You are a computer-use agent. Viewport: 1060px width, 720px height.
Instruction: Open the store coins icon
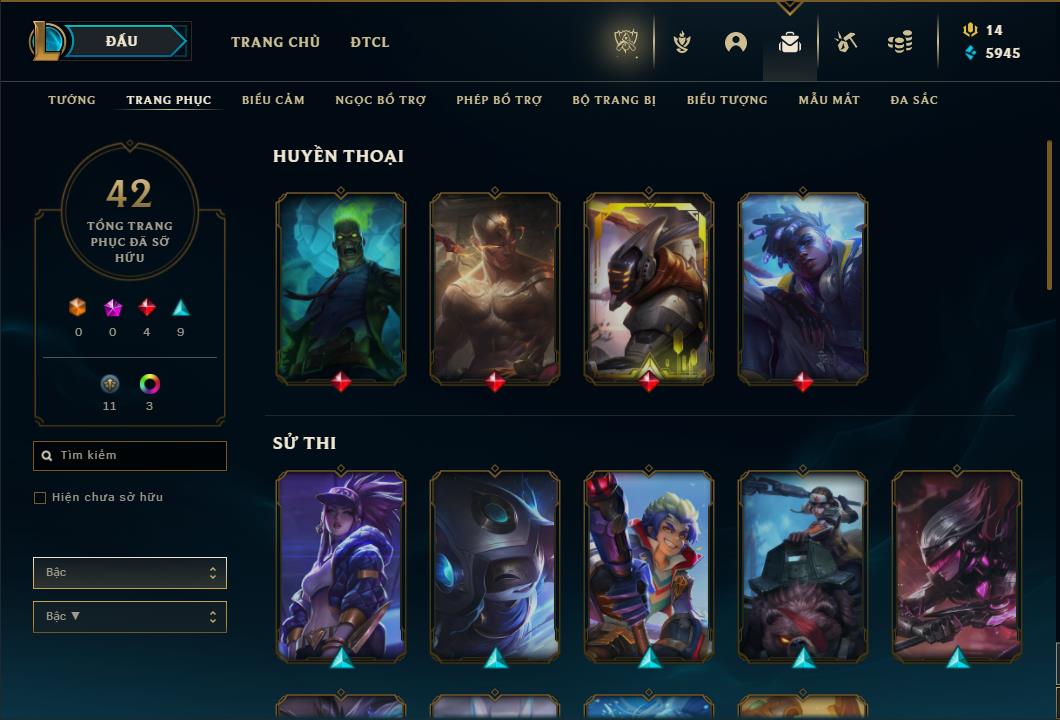[x=900, y=42]
